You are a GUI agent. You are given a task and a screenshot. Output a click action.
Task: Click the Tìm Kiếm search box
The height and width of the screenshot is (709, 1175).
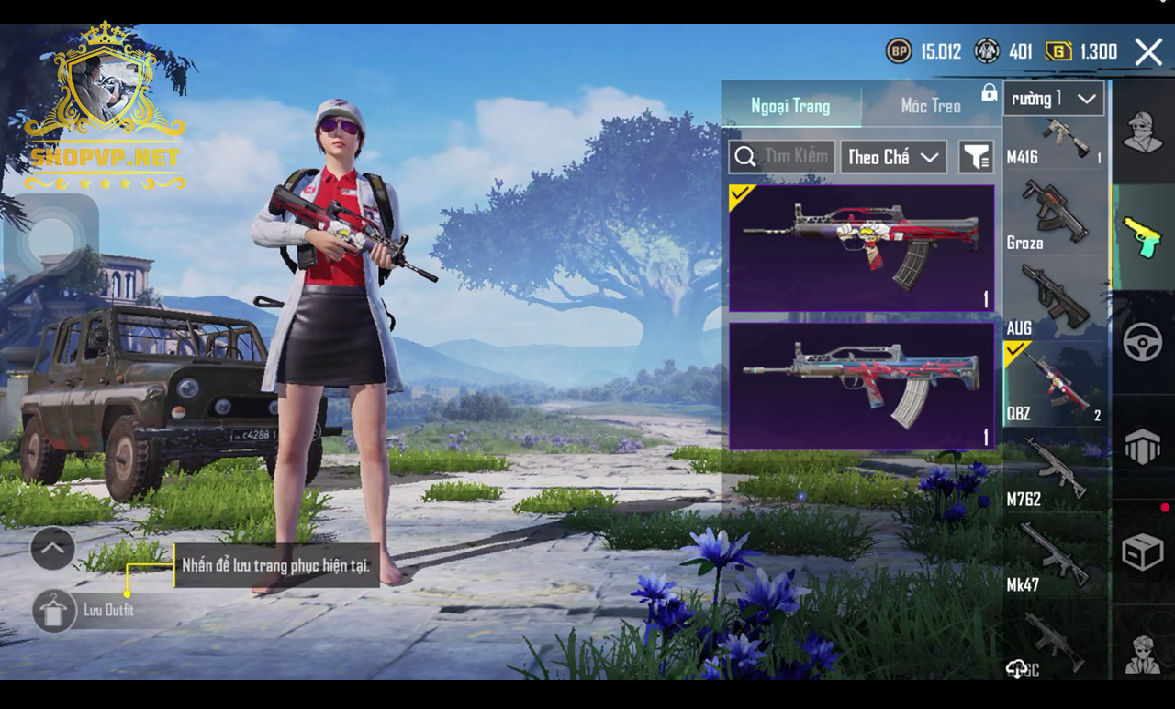782,157
